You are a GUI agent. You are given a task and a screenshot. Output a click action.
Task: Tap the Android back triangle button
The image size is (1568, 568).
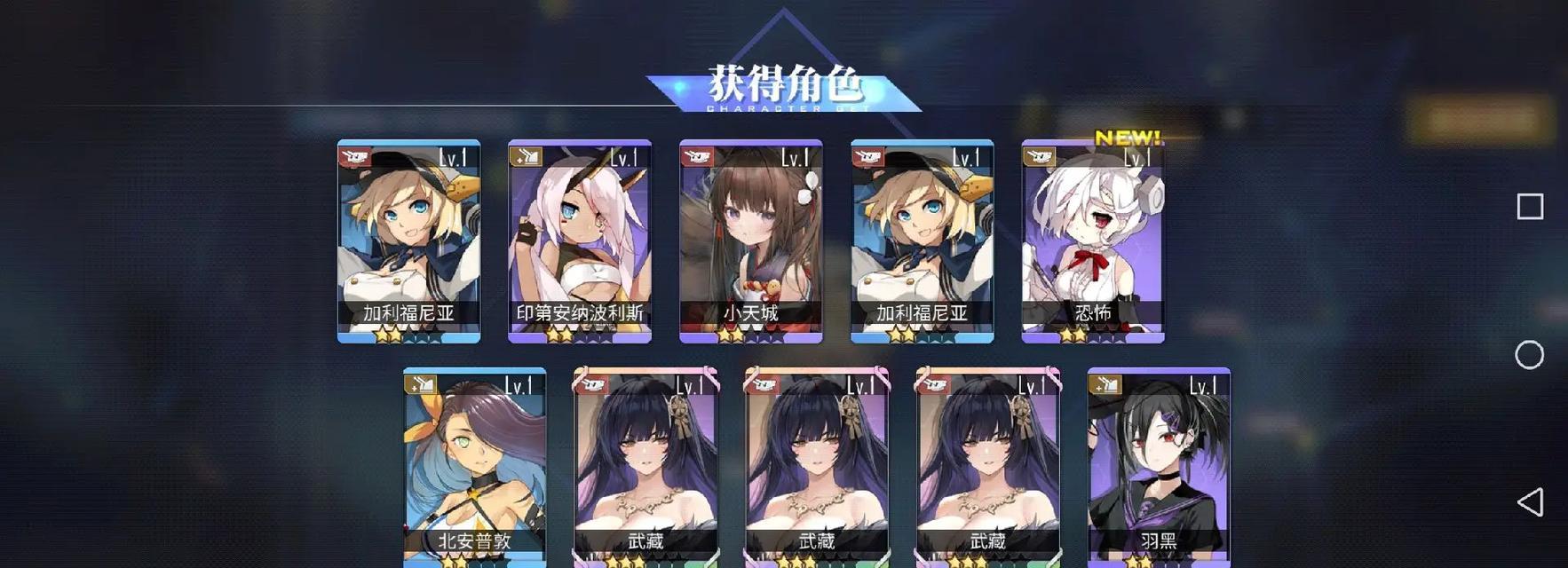pos(1529,502)
